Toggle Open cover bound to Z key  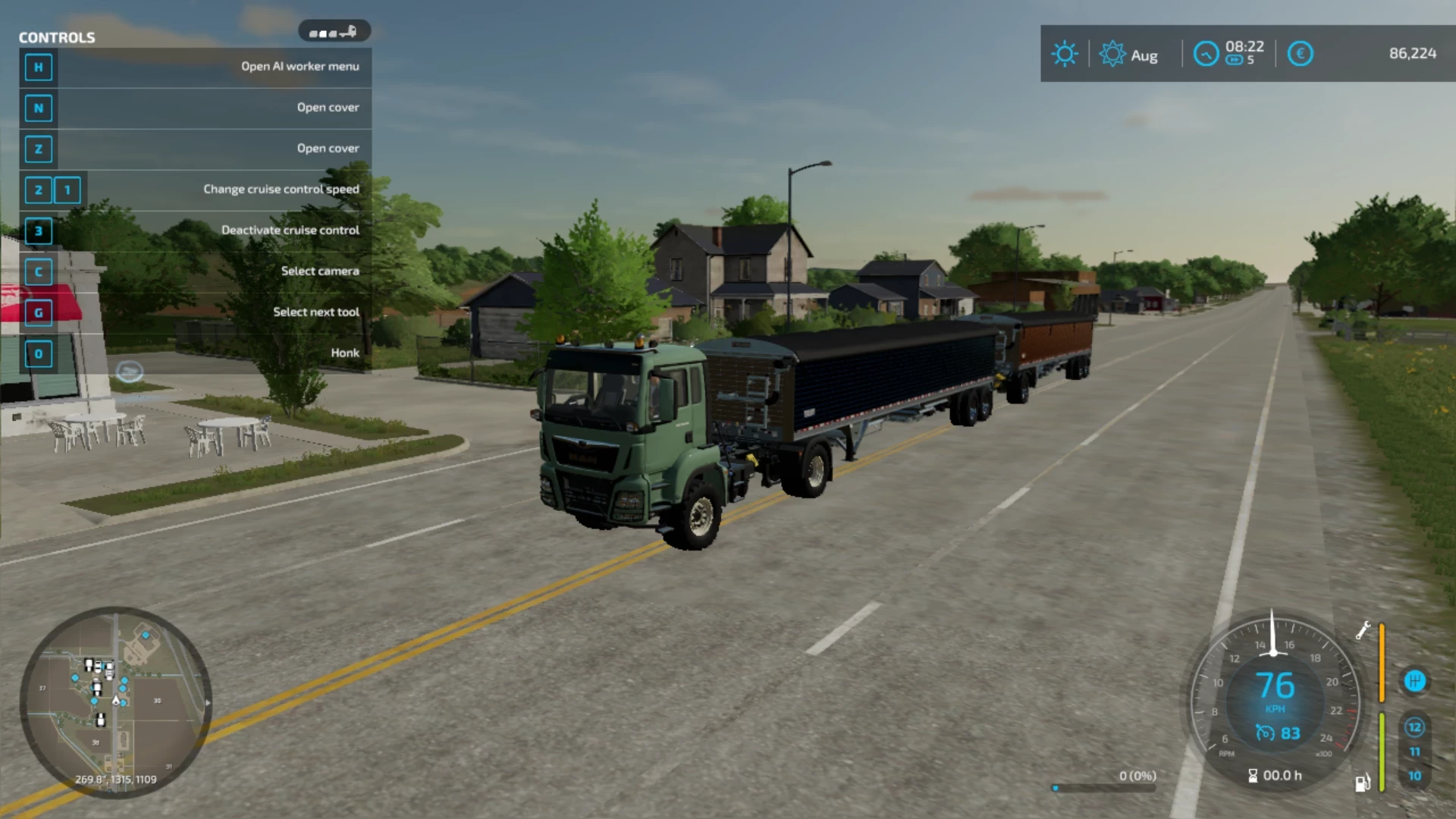pos(328,148)
